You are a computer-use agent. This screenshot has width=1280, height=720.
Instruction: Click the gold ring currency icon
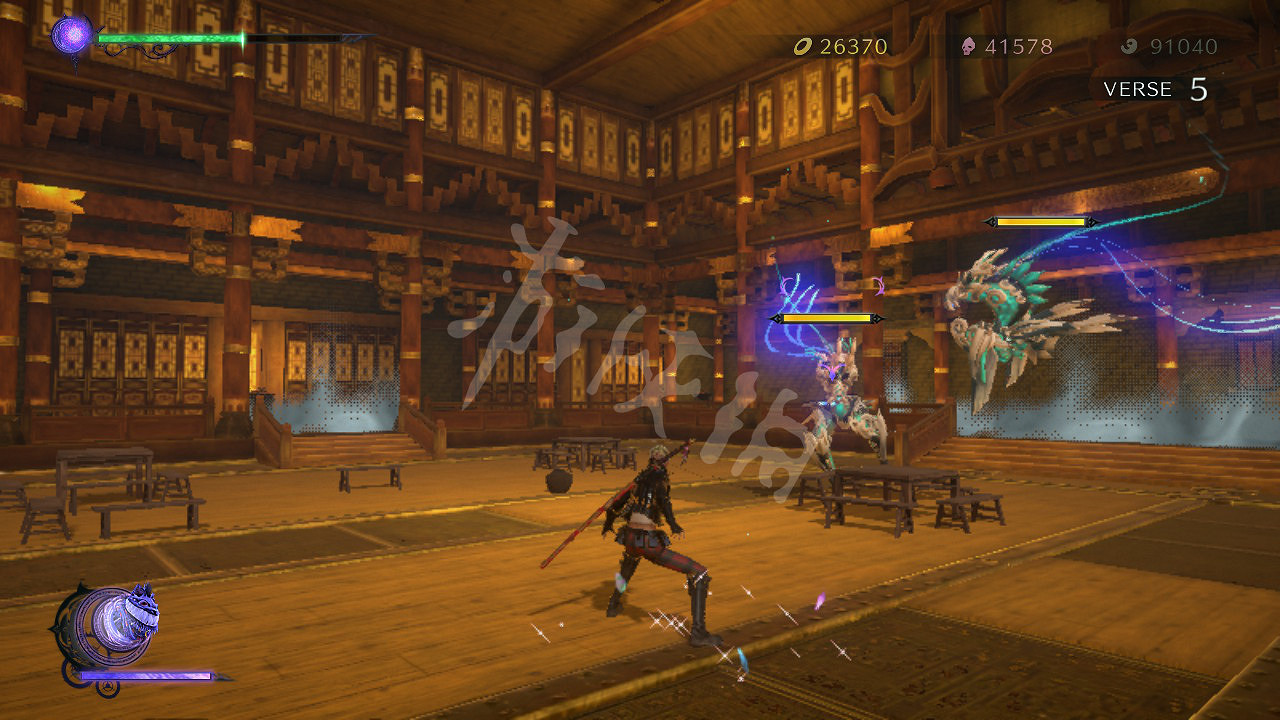click(x=801, y=46)
